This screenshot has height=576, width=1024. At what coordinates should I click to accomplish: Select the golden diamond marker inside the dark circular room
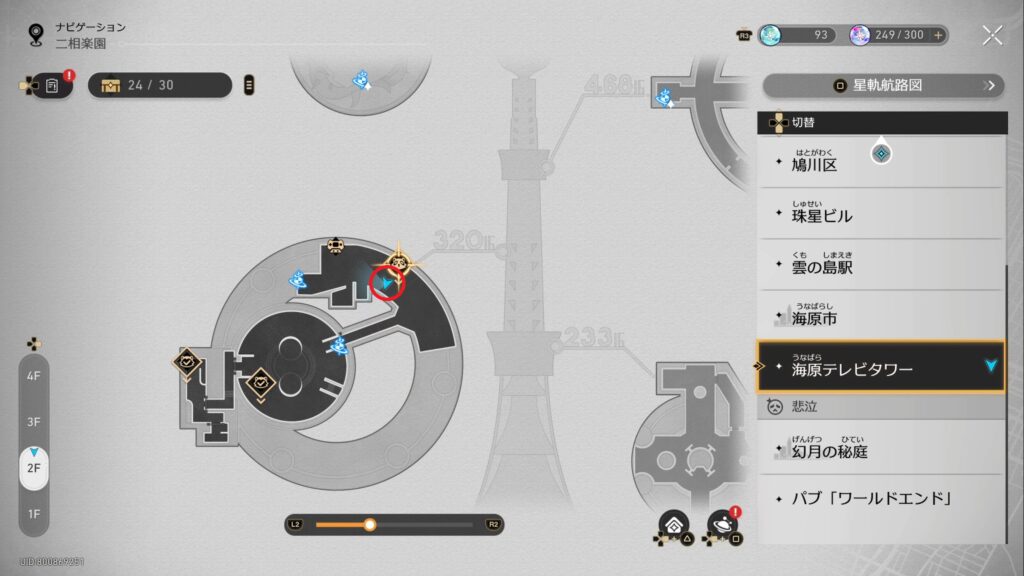(261, 381)
